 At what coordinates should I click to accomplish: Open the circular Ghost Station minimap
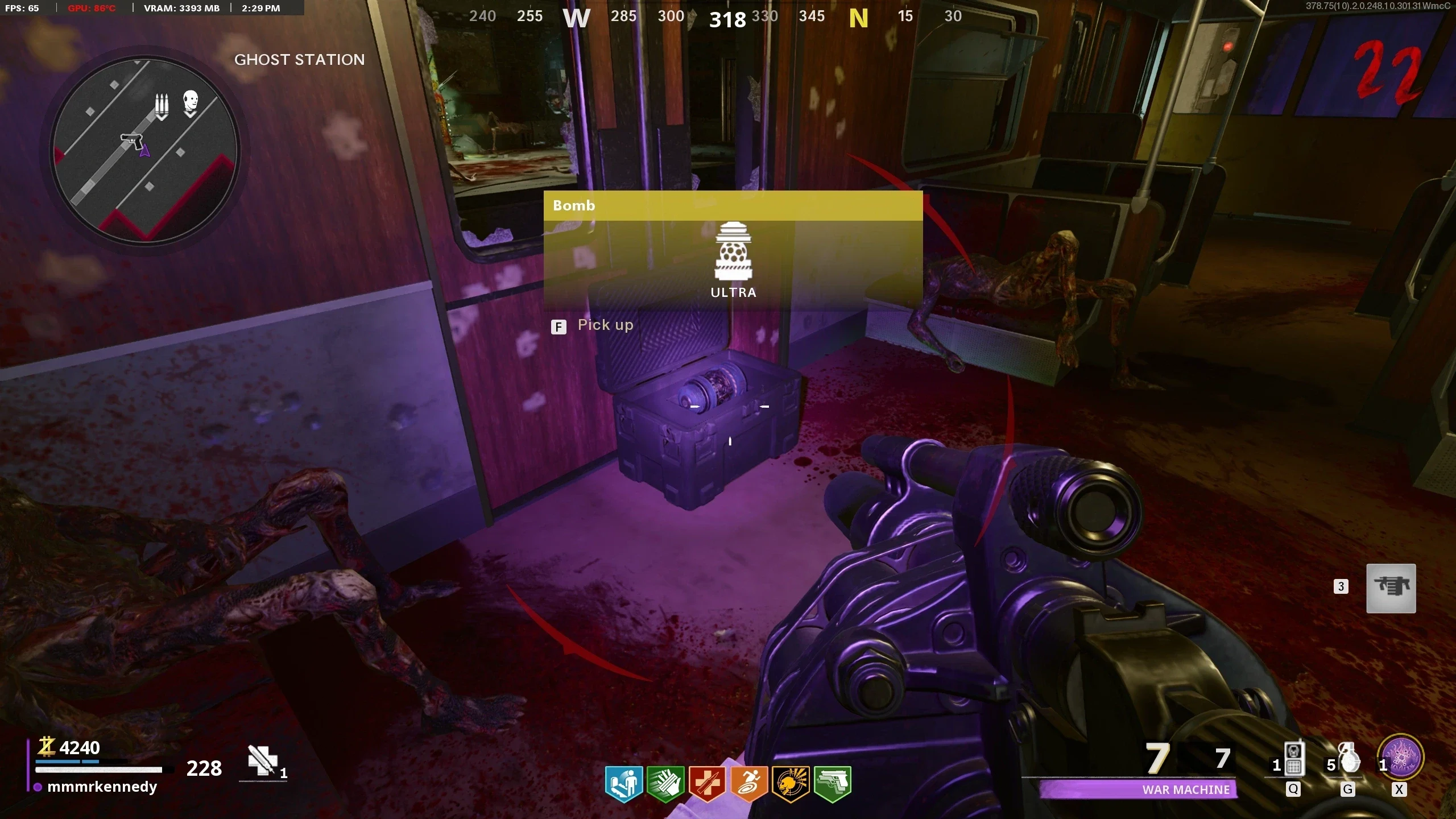click(x=144, y=150)
